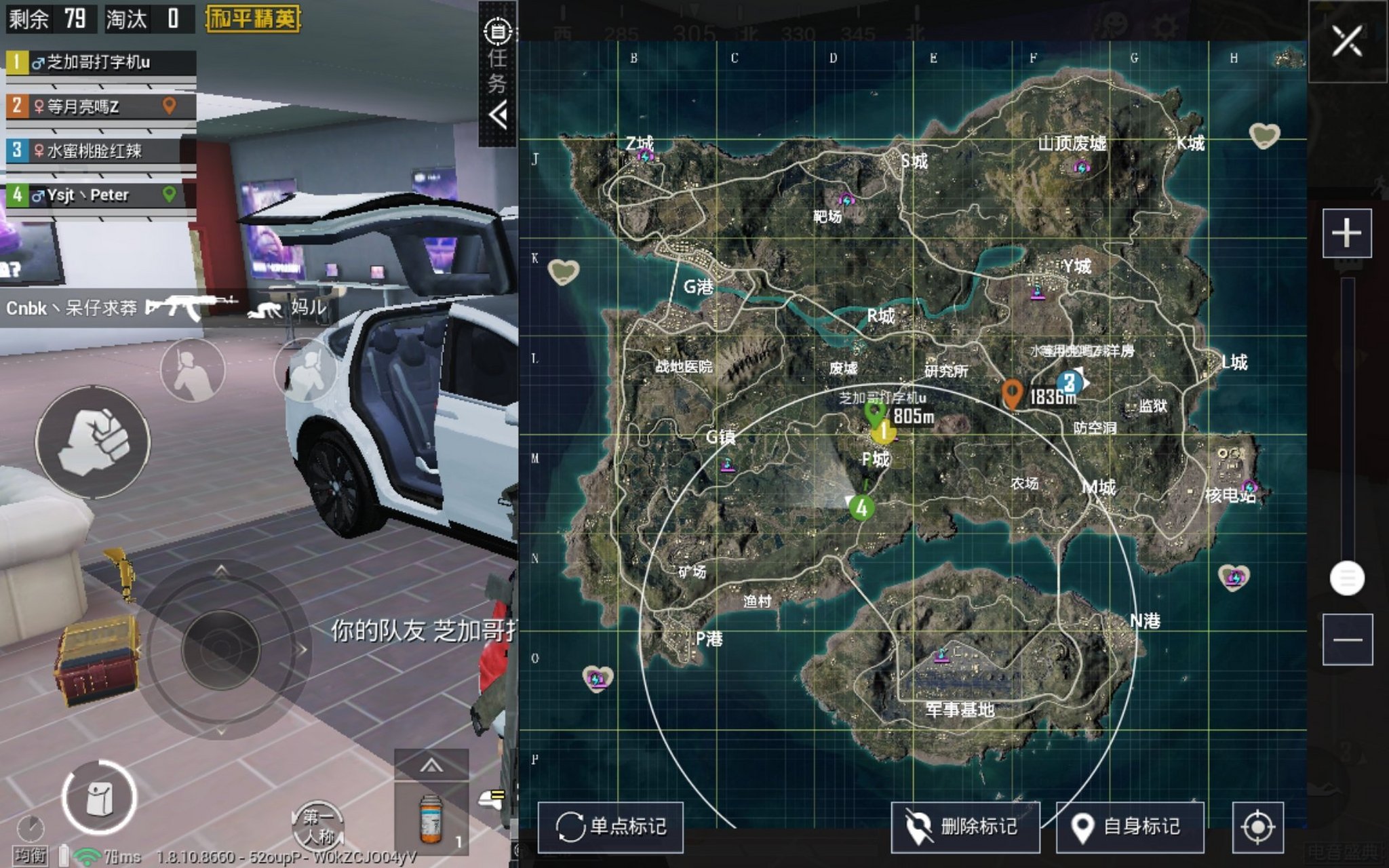Screen dimensions: 1389x868
Task: Toggle the 单点标记 marker mode button
Action: coord(610,827)
